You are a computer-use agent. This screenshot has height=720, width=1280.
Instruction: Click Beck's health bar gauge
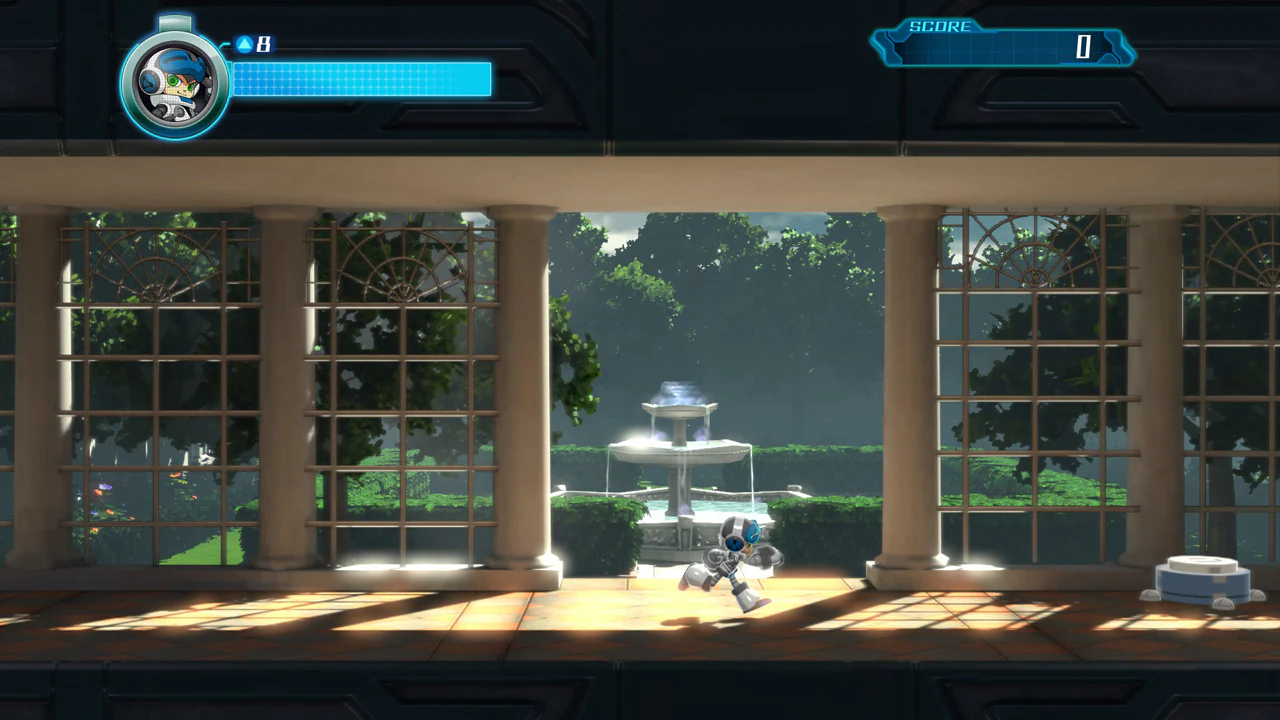click(x=360, y=81)
